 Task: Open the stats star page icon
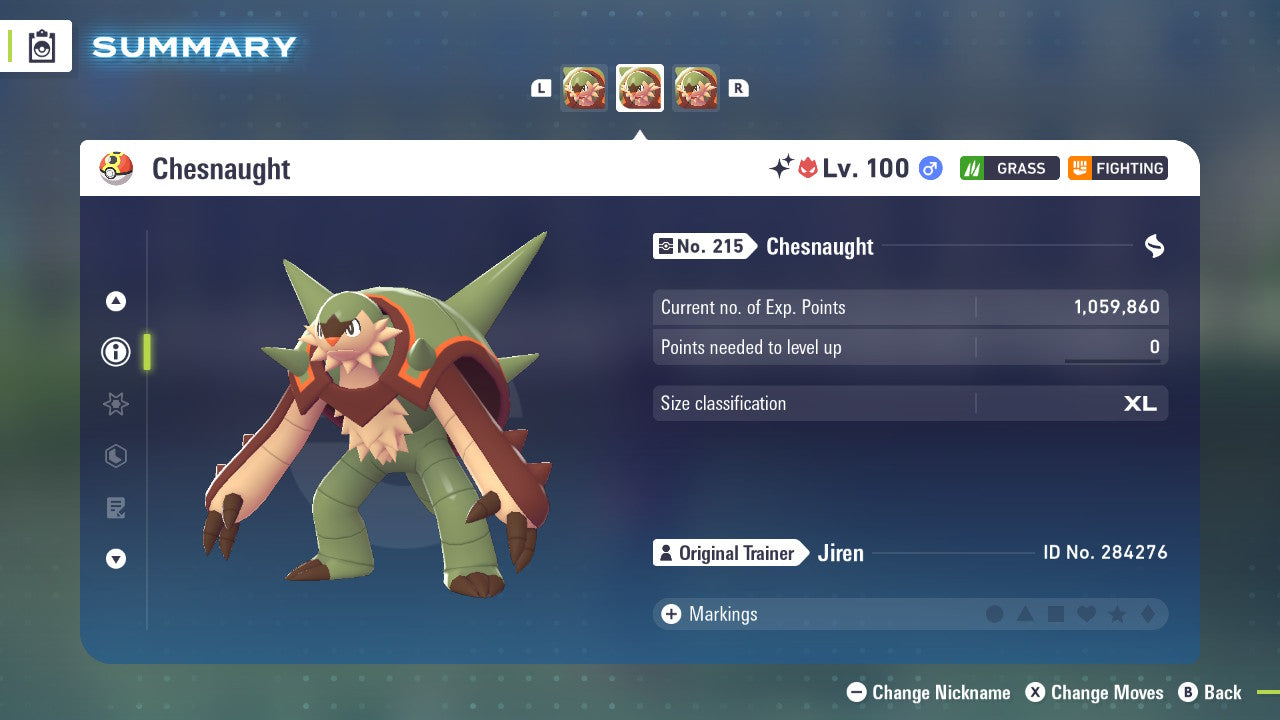[115, 404]
